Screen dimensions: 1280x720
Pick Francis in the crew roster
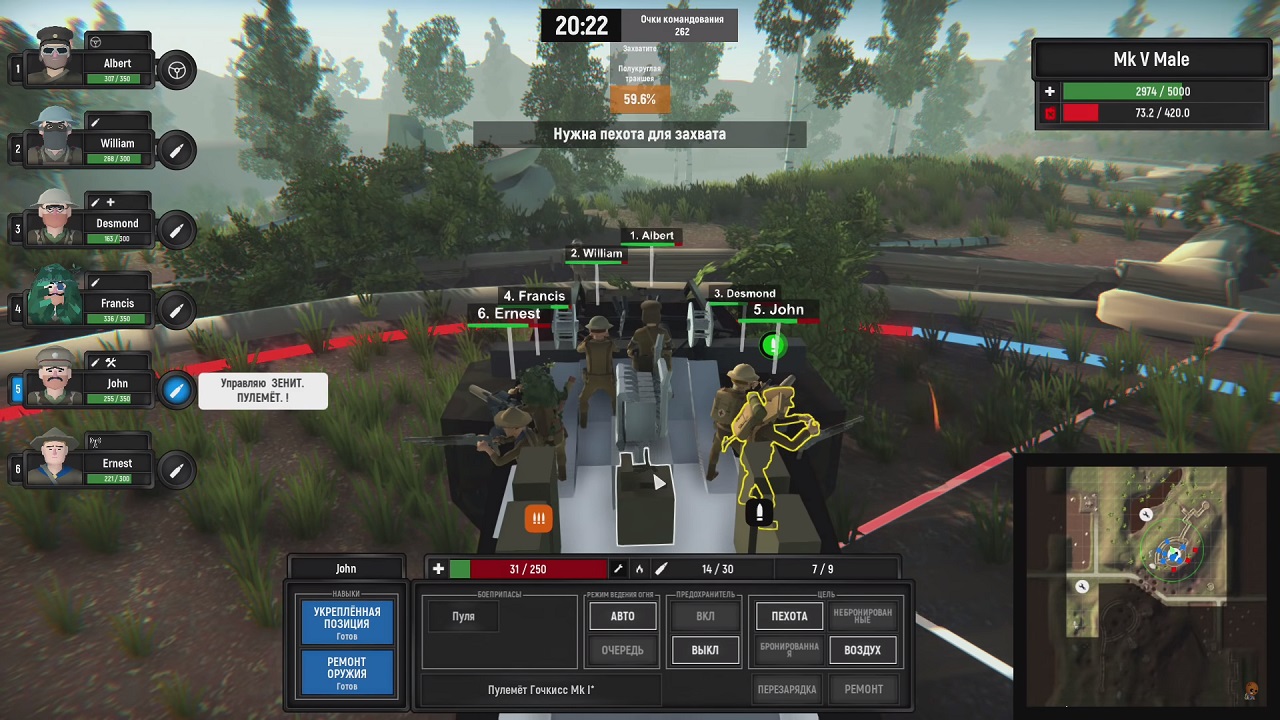[55, 298]
